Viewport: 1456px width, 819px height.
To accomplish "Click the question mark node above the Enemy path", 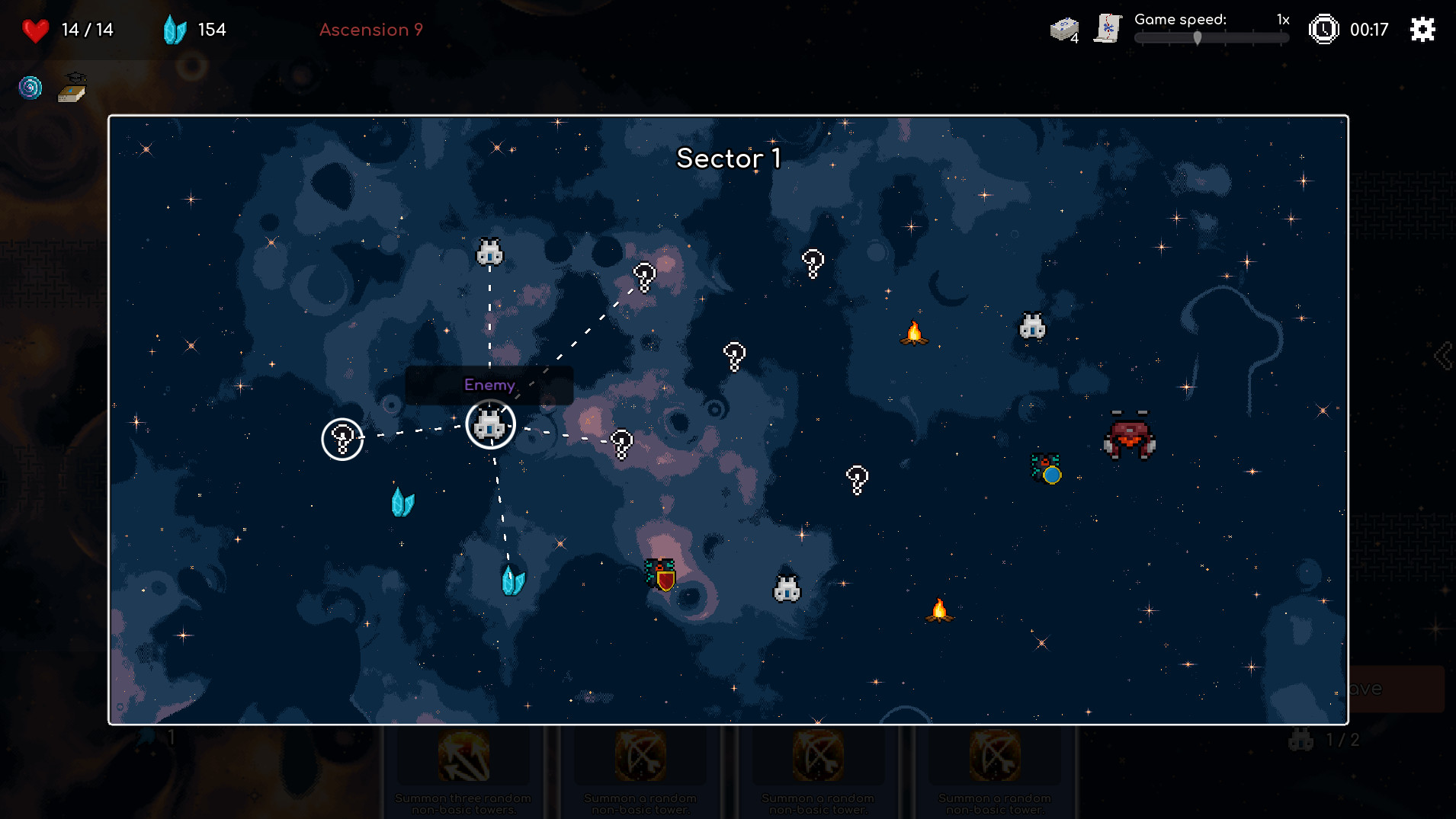I will (644, 276).
